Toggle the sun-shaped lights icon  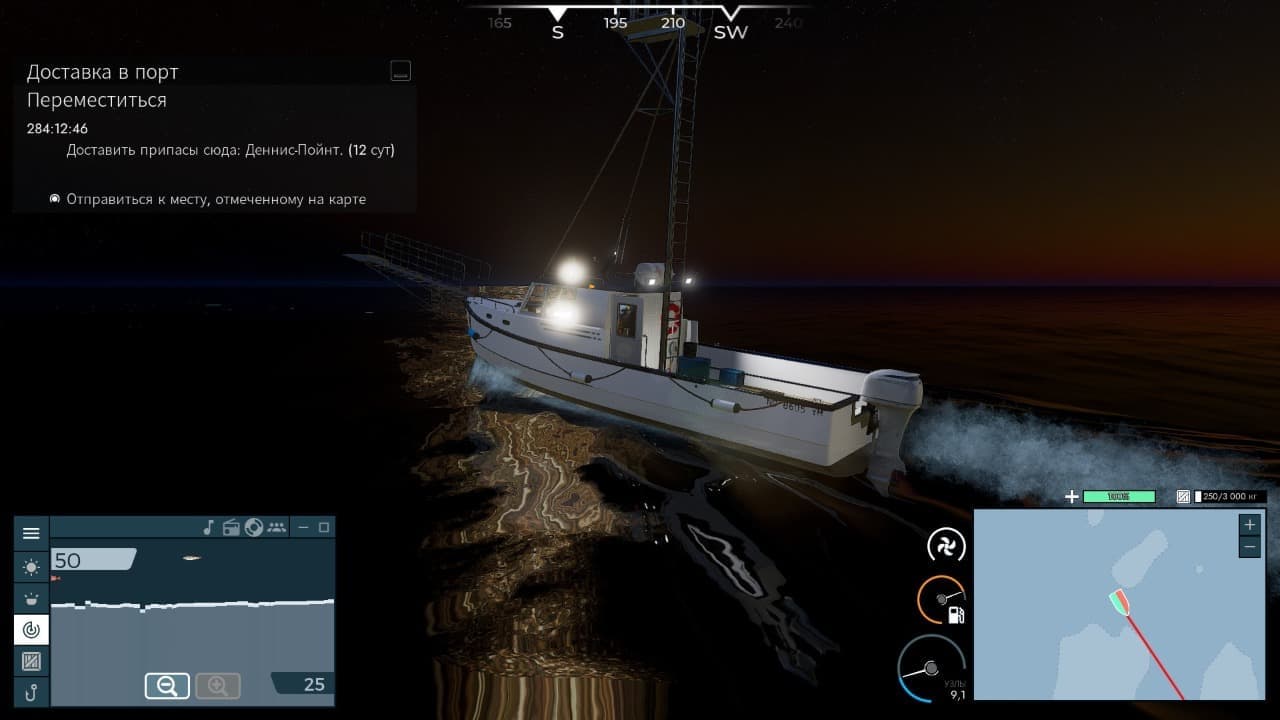point(31,567)
